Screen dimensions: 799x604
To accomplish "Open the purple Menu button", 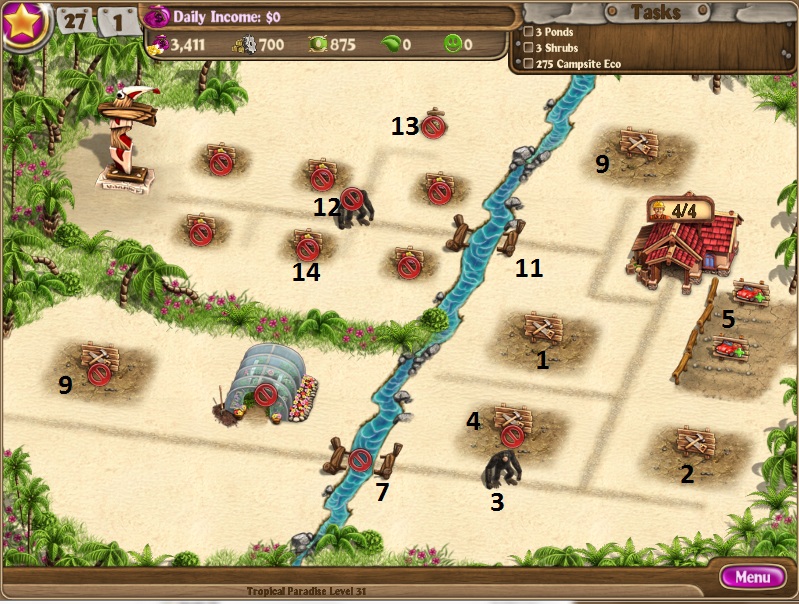I will point(752,577).
